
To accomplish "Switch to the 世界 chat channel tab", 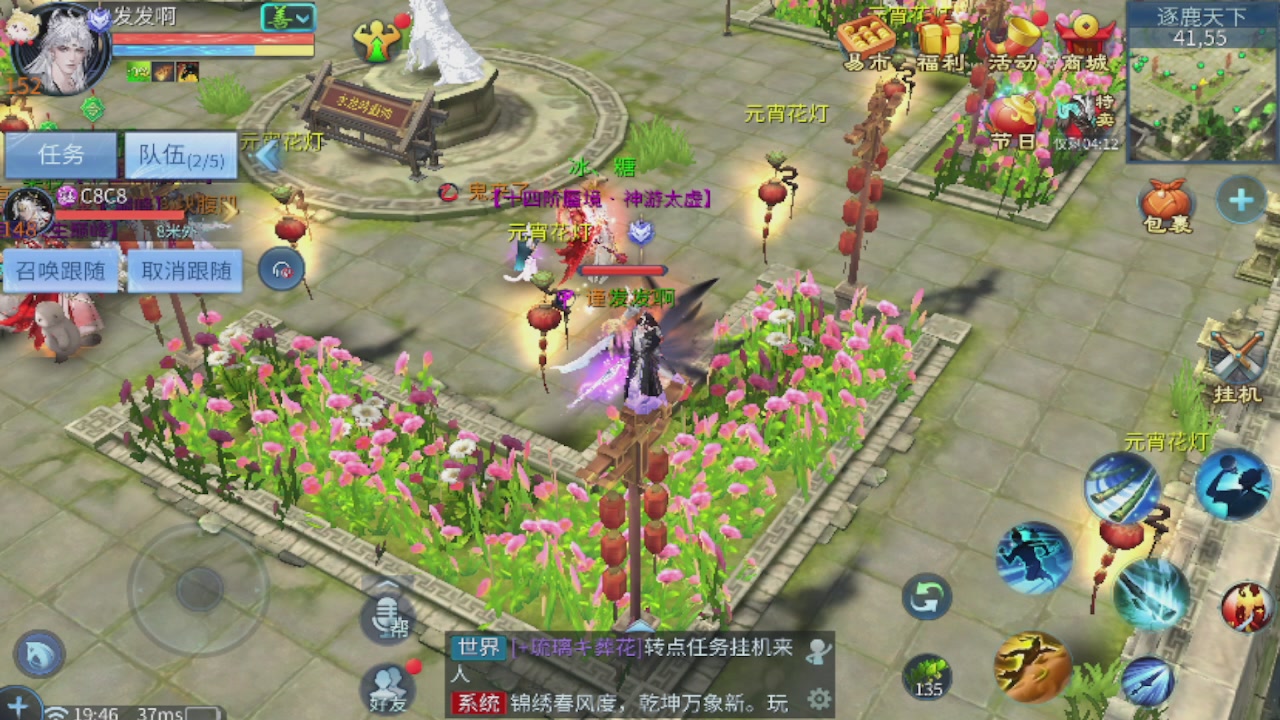I will [478, 650].
